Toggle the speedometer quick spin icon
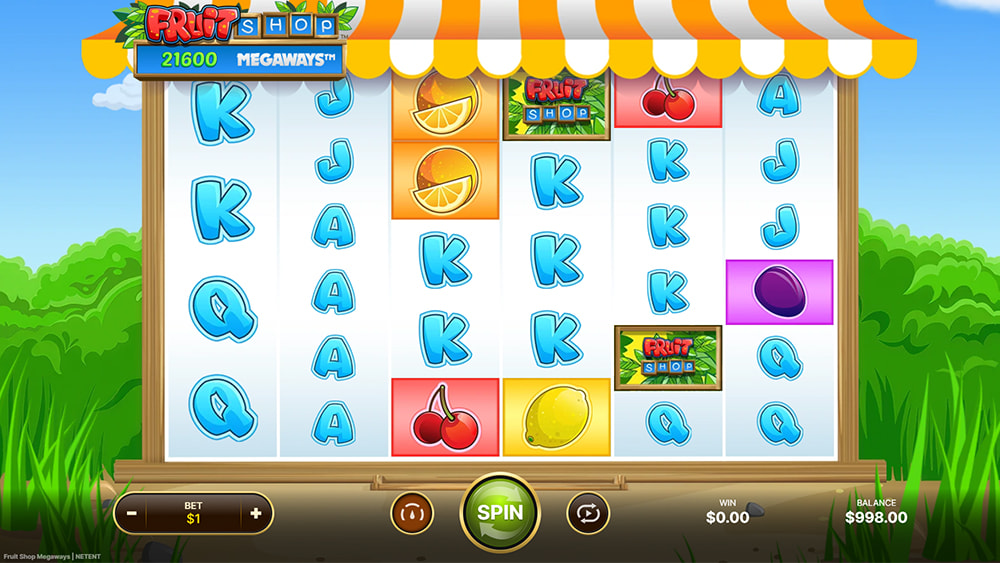The height and width of the screenshot is (563, 1000). click(411, 513)
